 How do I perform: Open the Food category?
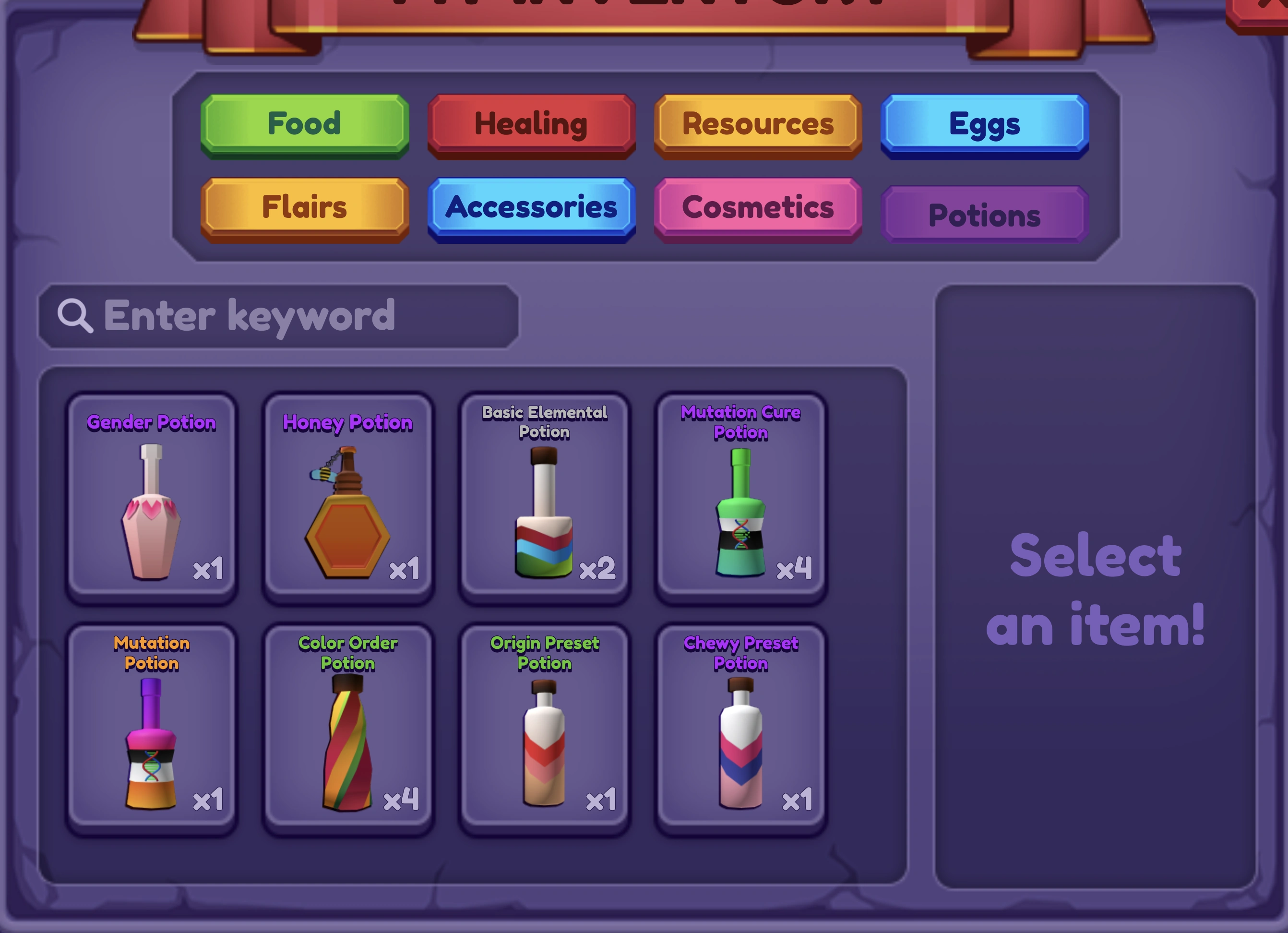[x=304, y=124]
